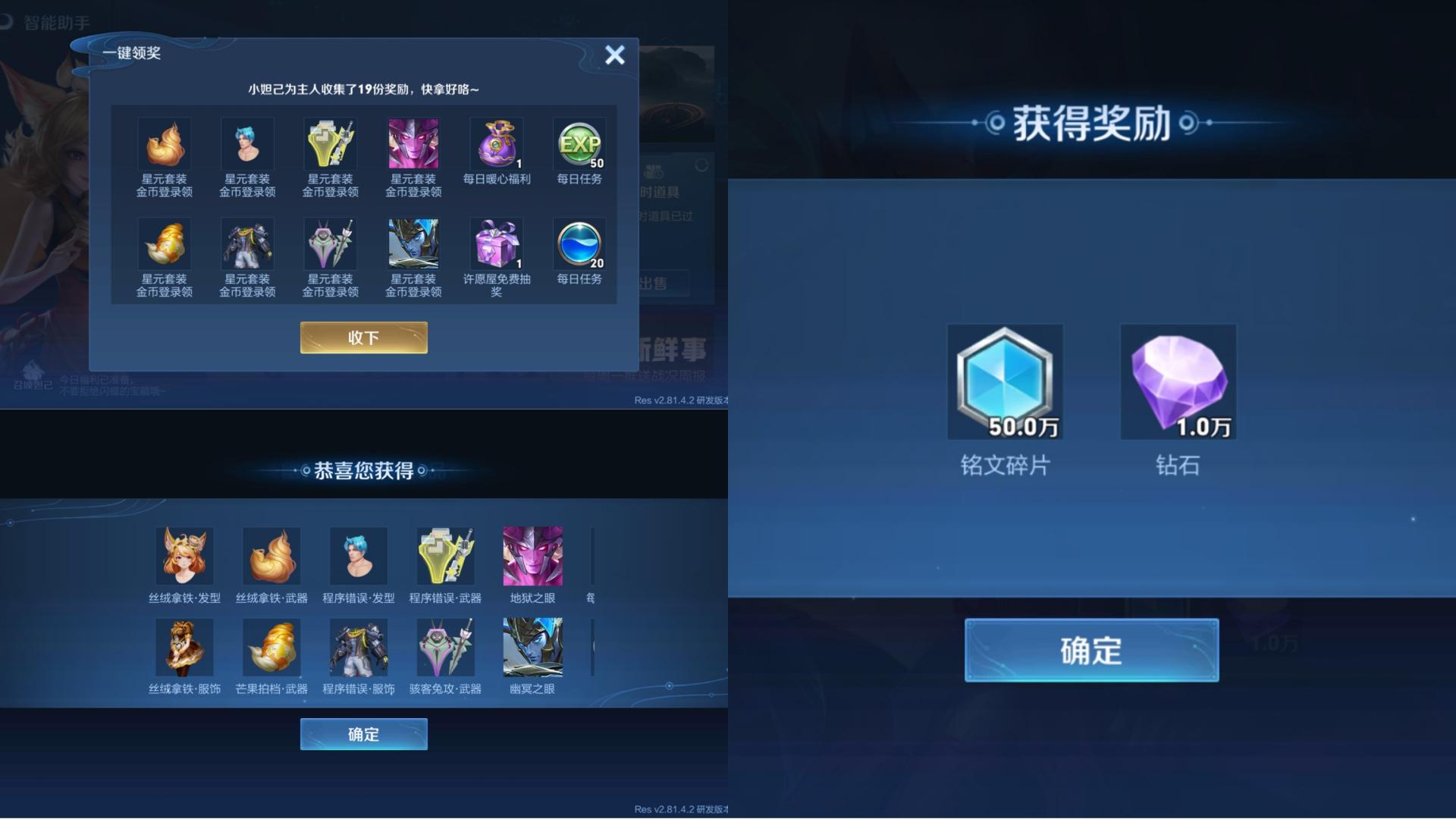Select the first 星元套装金币登录领 fox tail icon
1456x819 pixels.
(x=165, y=143)
